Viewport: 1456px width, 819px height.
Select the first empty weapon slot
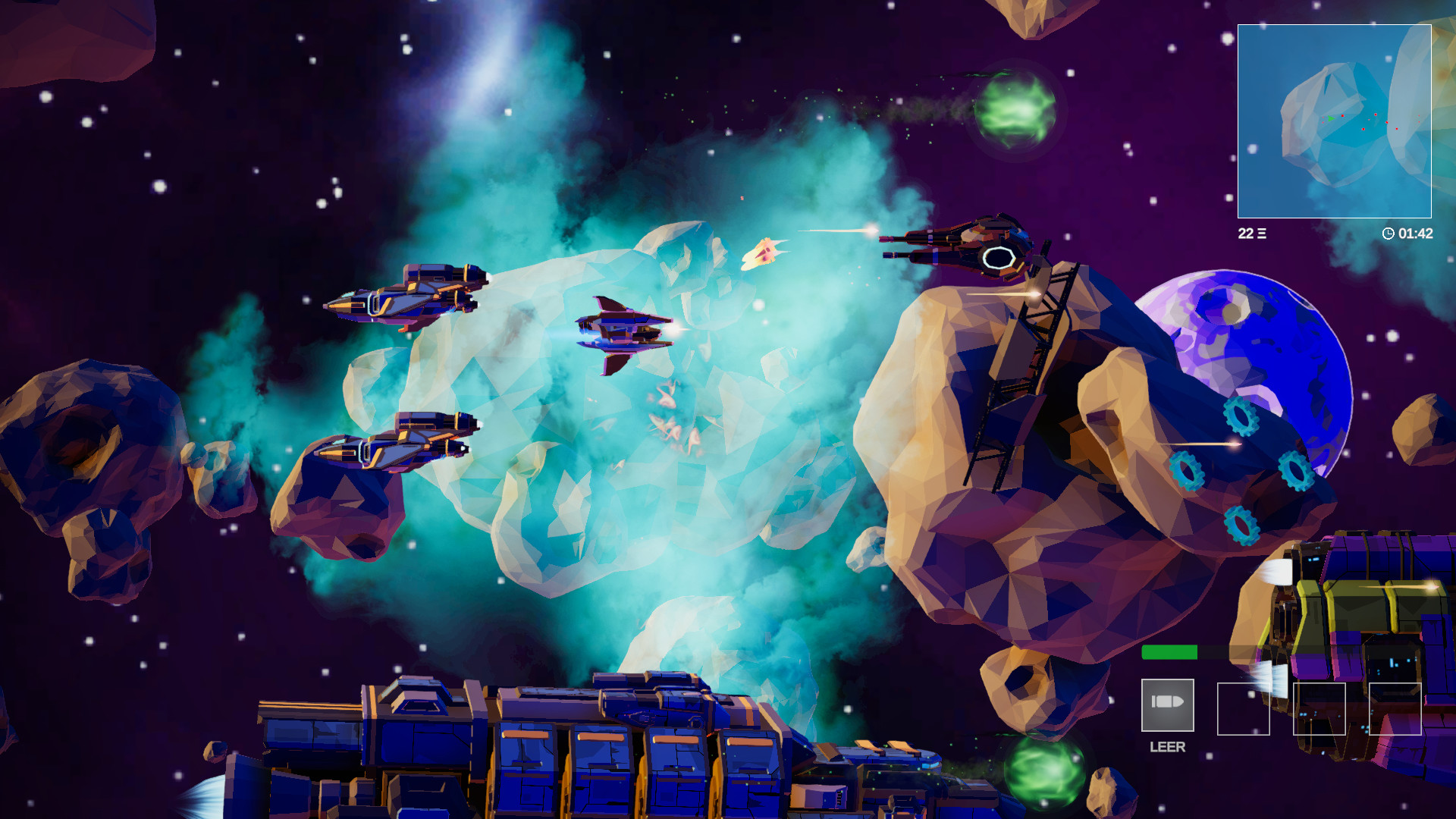pyautogui.click(x=1244, y=709)
